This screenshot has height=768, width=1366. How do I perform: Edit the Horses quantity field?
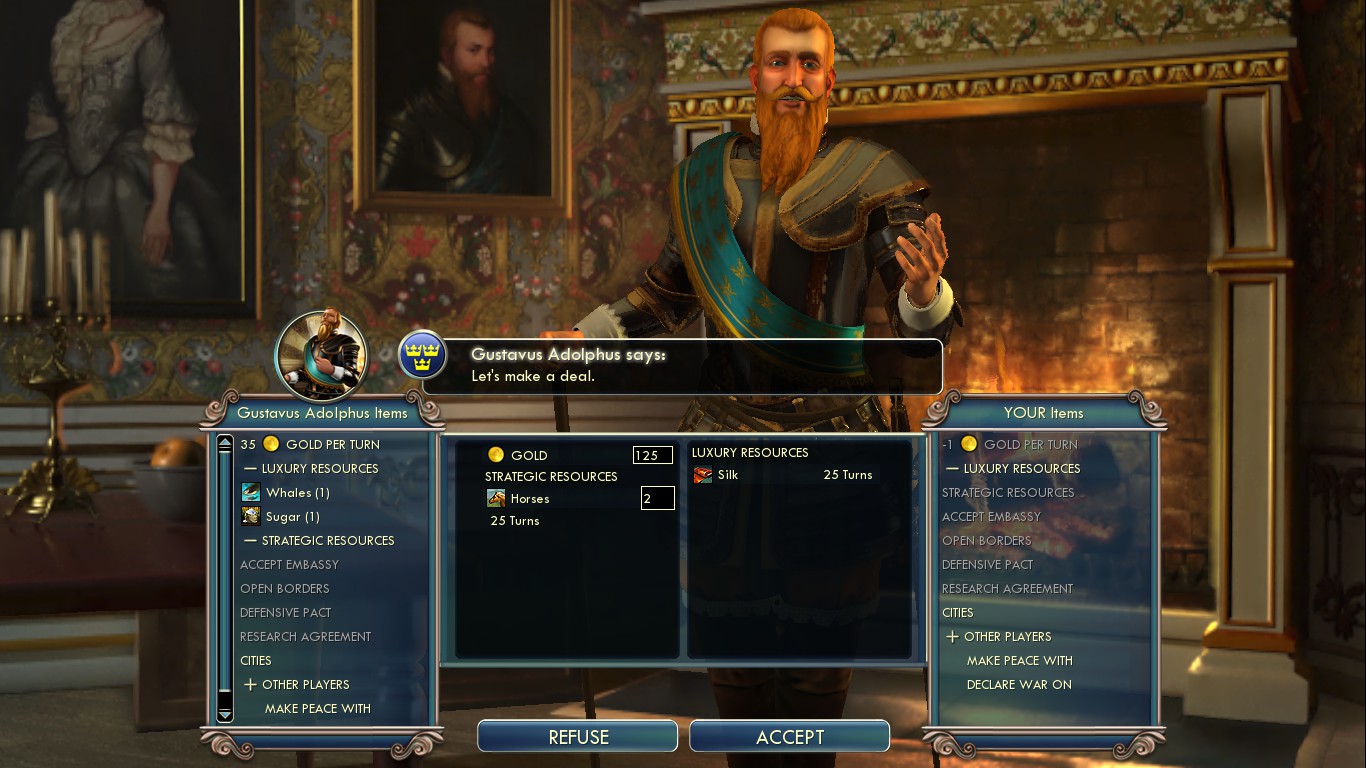click(x=657, y=498)
